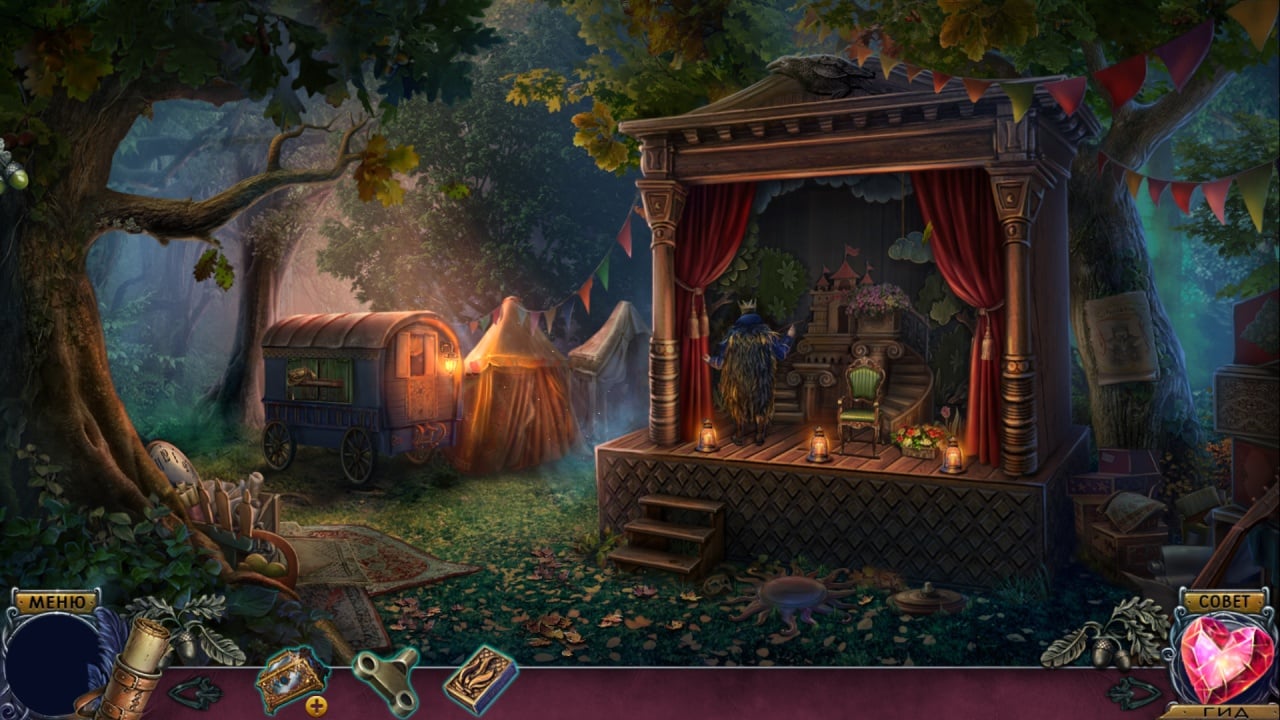Pick the wind-up key from inventory
Viewport: 1280px width, 720px height.
385,680
